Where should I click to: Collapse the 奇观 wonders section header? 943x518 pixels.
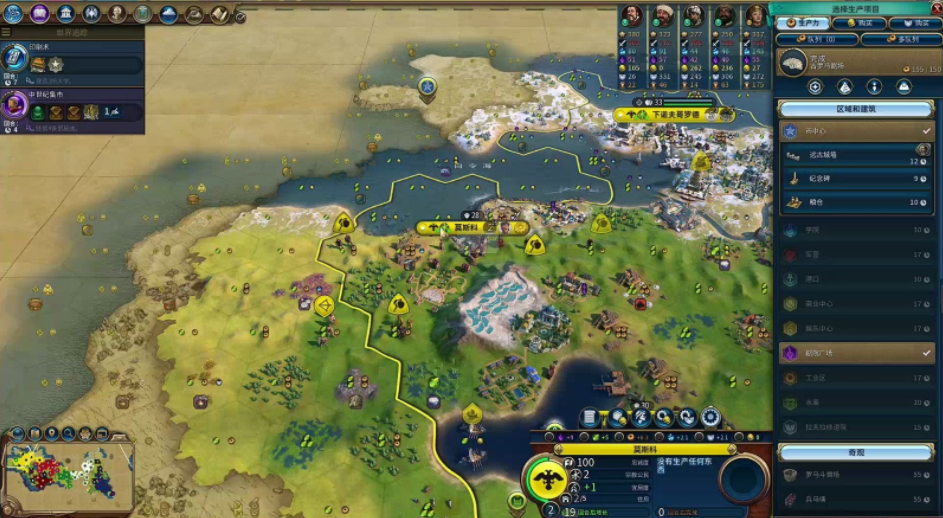(856, 452)
